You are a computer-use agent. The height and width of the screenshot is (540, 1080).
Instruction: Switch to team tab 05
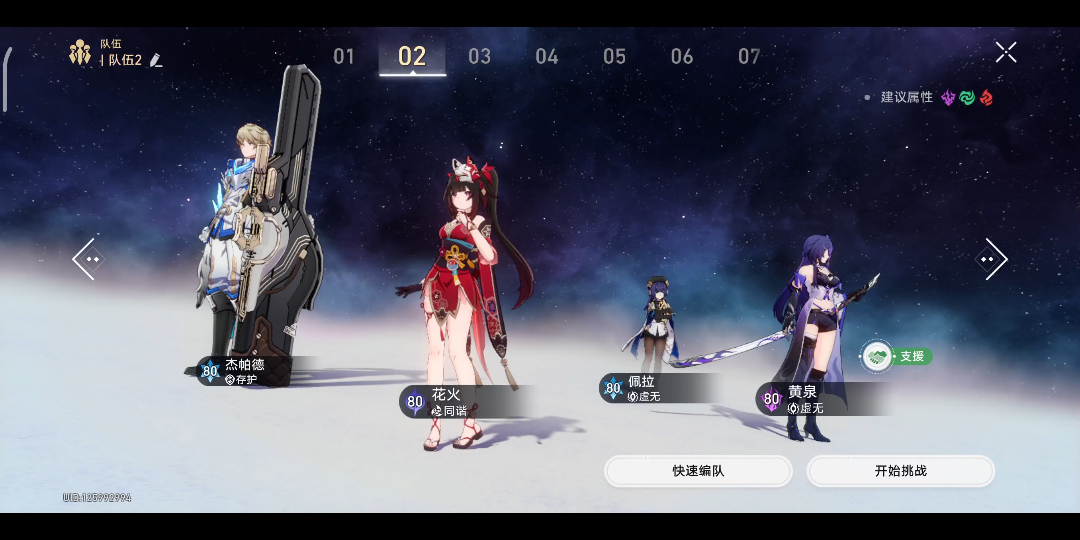point(614,57)
